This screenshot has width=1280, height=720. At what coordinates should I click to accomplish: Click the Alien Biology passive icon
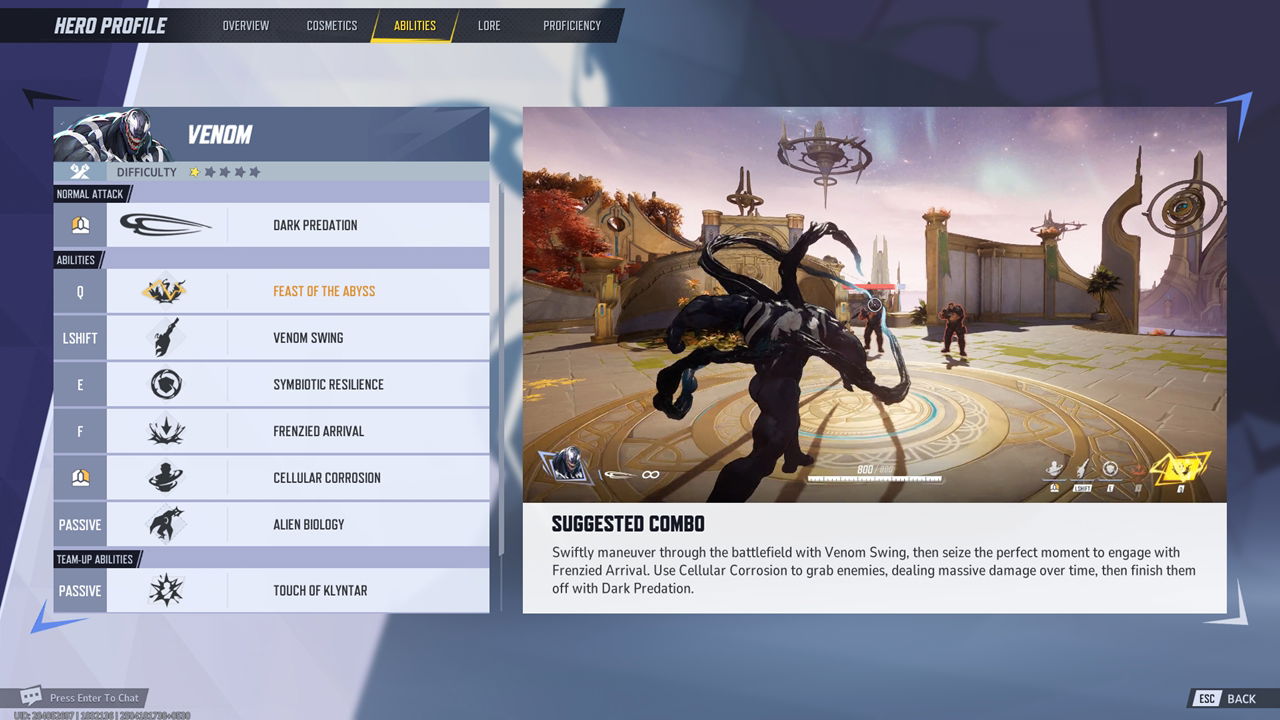(167, 524)
